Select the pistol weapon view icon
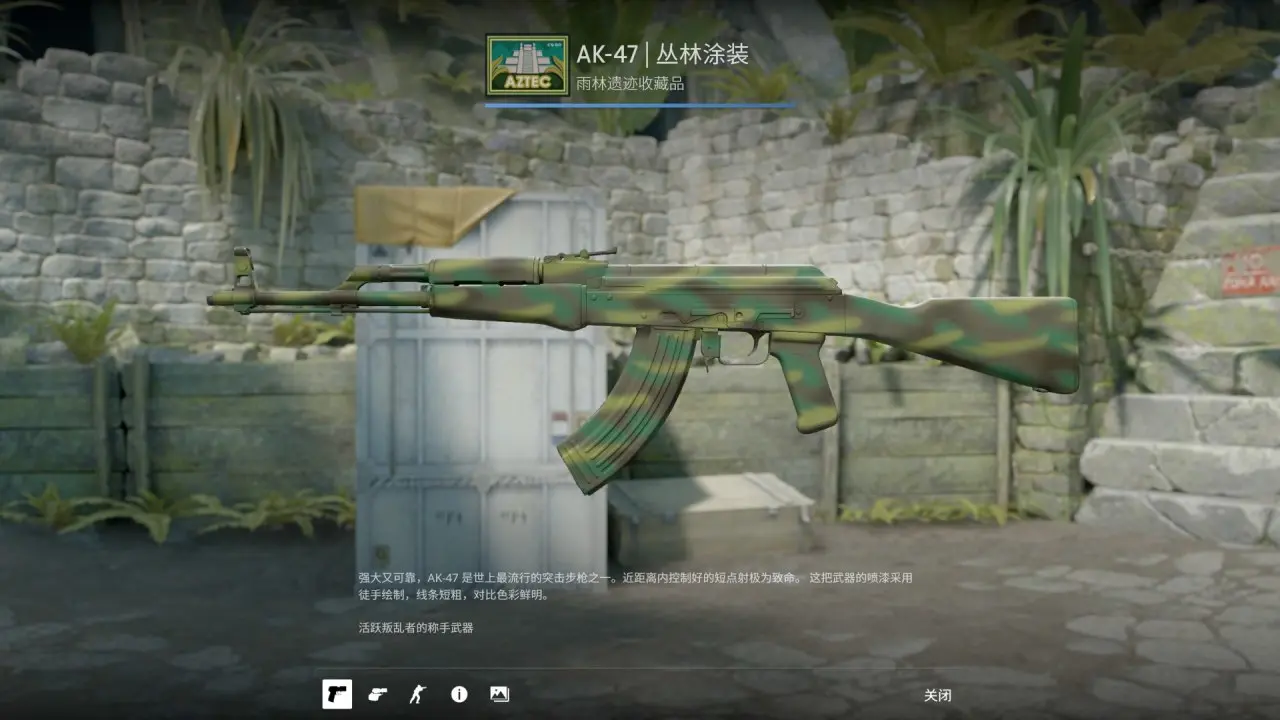The height and width of the screenshot is (720, 1280). (337, 694)
